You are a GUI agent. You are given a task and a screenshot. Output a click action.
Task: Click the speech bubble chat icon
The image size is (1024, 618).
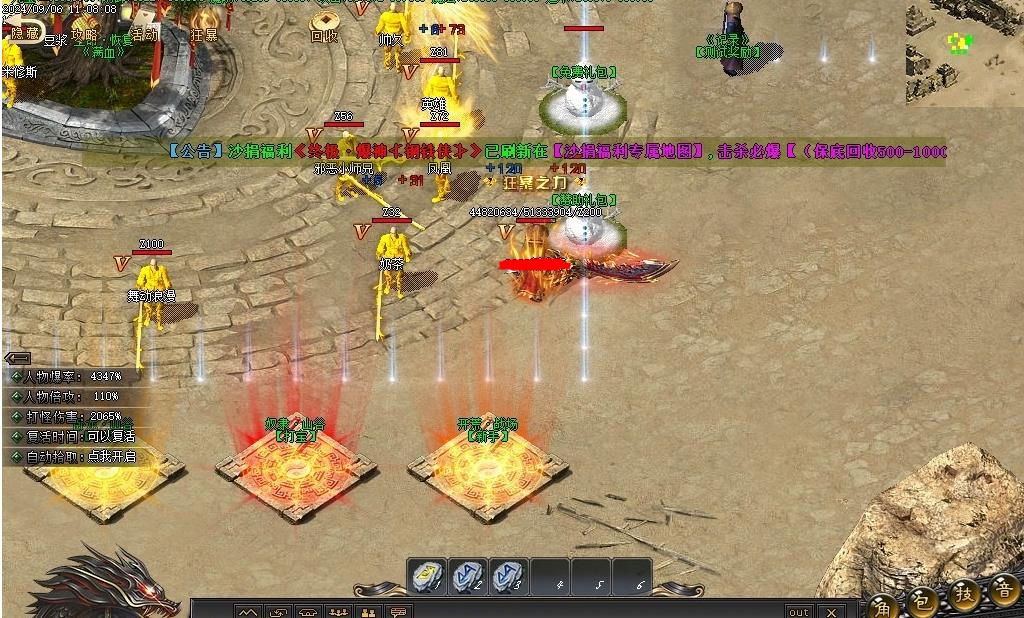point(398,611)
